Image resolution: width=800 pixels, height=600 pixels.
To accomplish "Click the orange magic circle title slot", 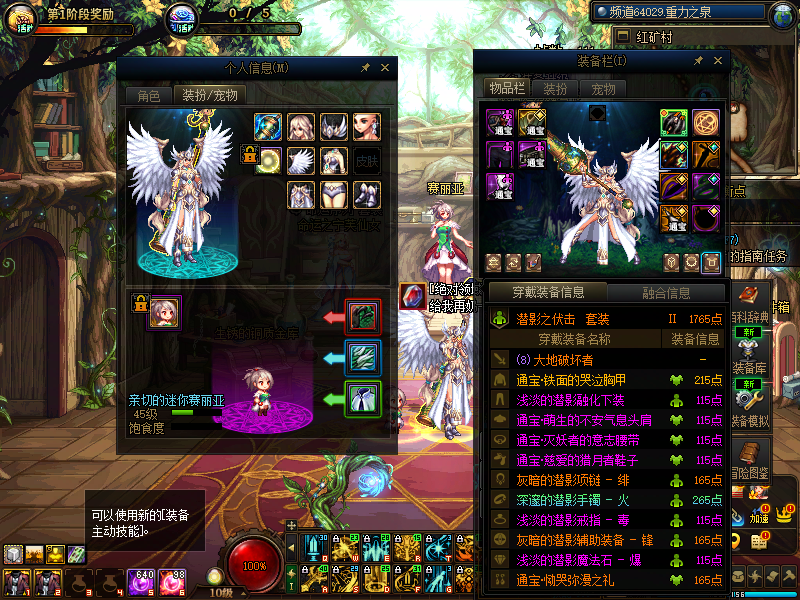I will click(706, 122).
